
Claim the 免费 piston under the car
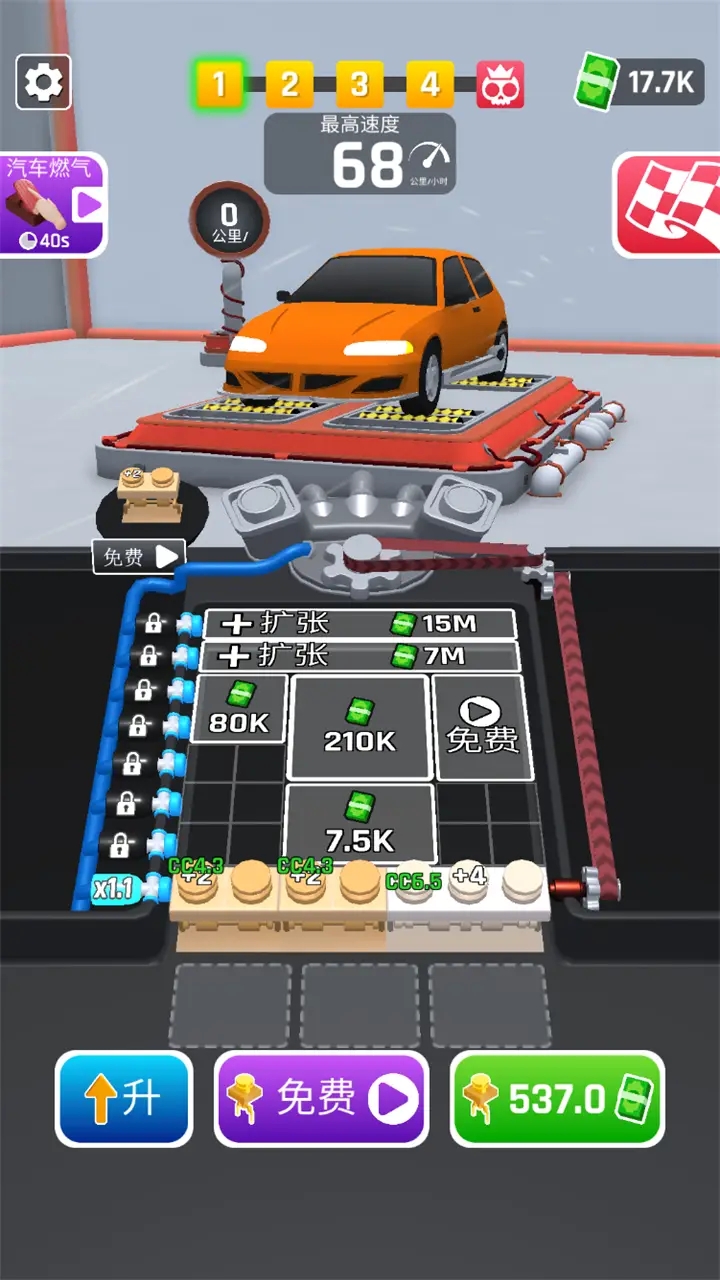click(x=140, y=557)
